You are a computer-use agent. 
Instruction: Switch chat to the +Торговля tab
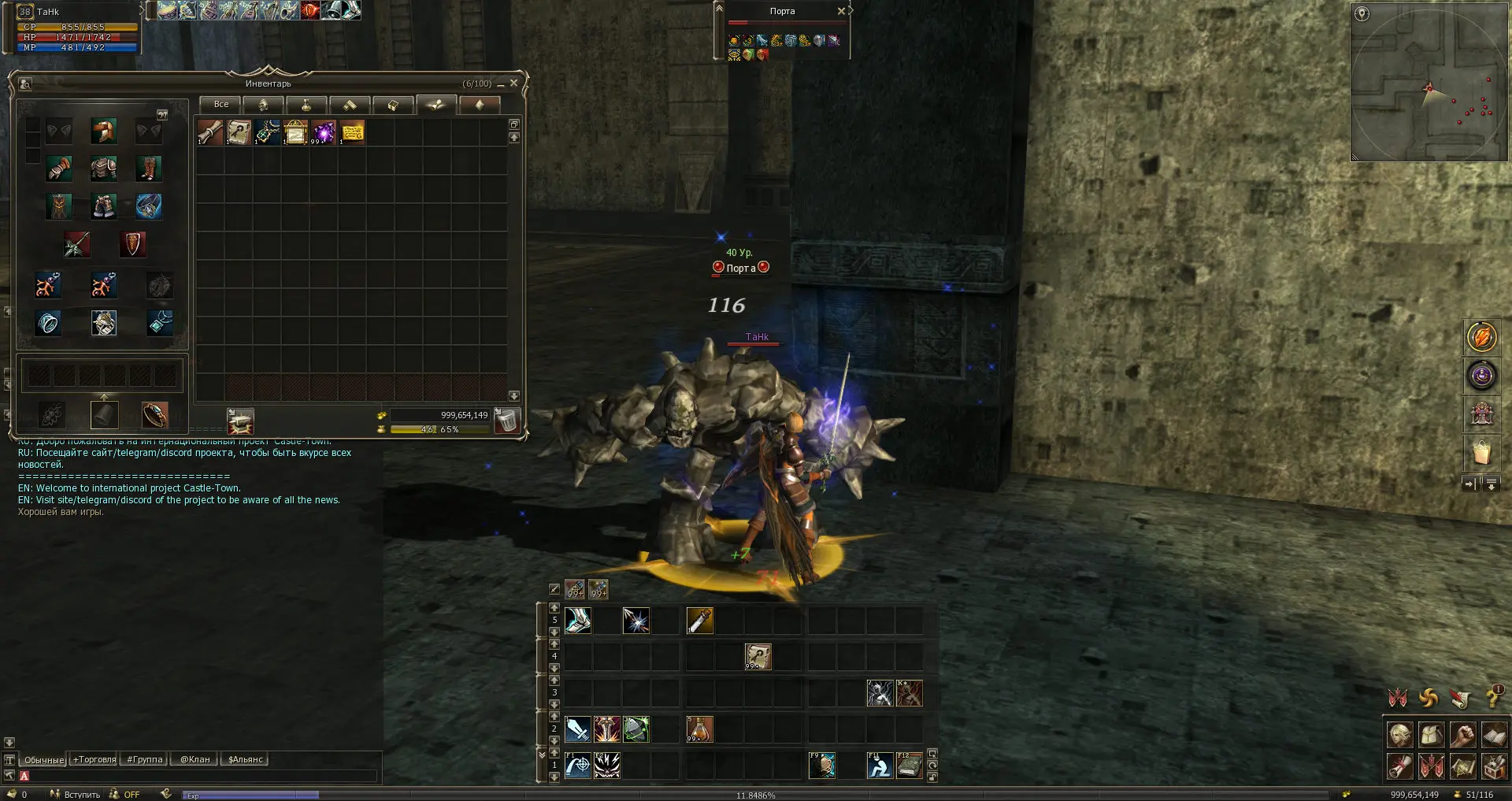click(94, 760)
